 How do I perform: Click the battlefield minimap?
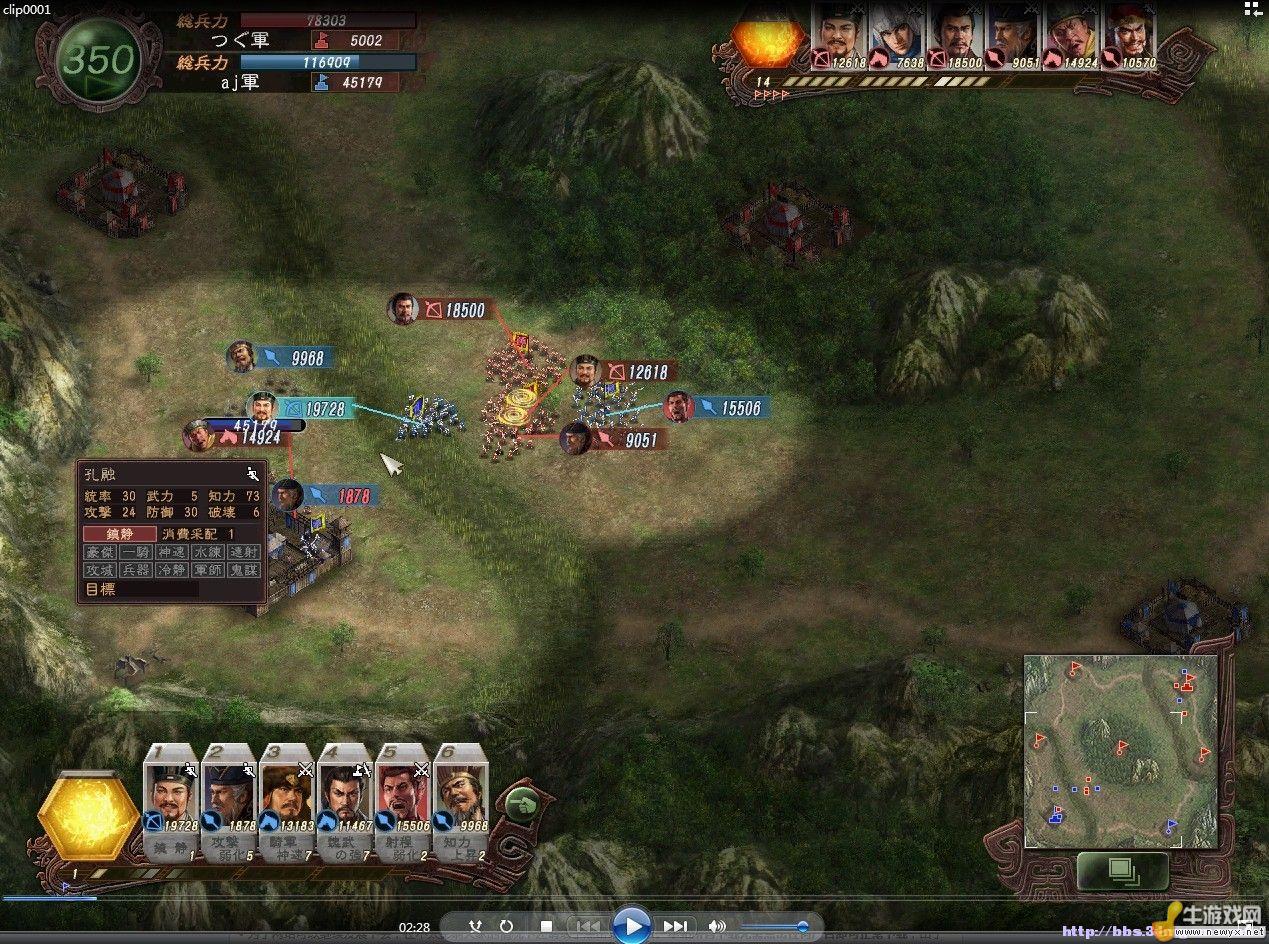point(1120,752)
